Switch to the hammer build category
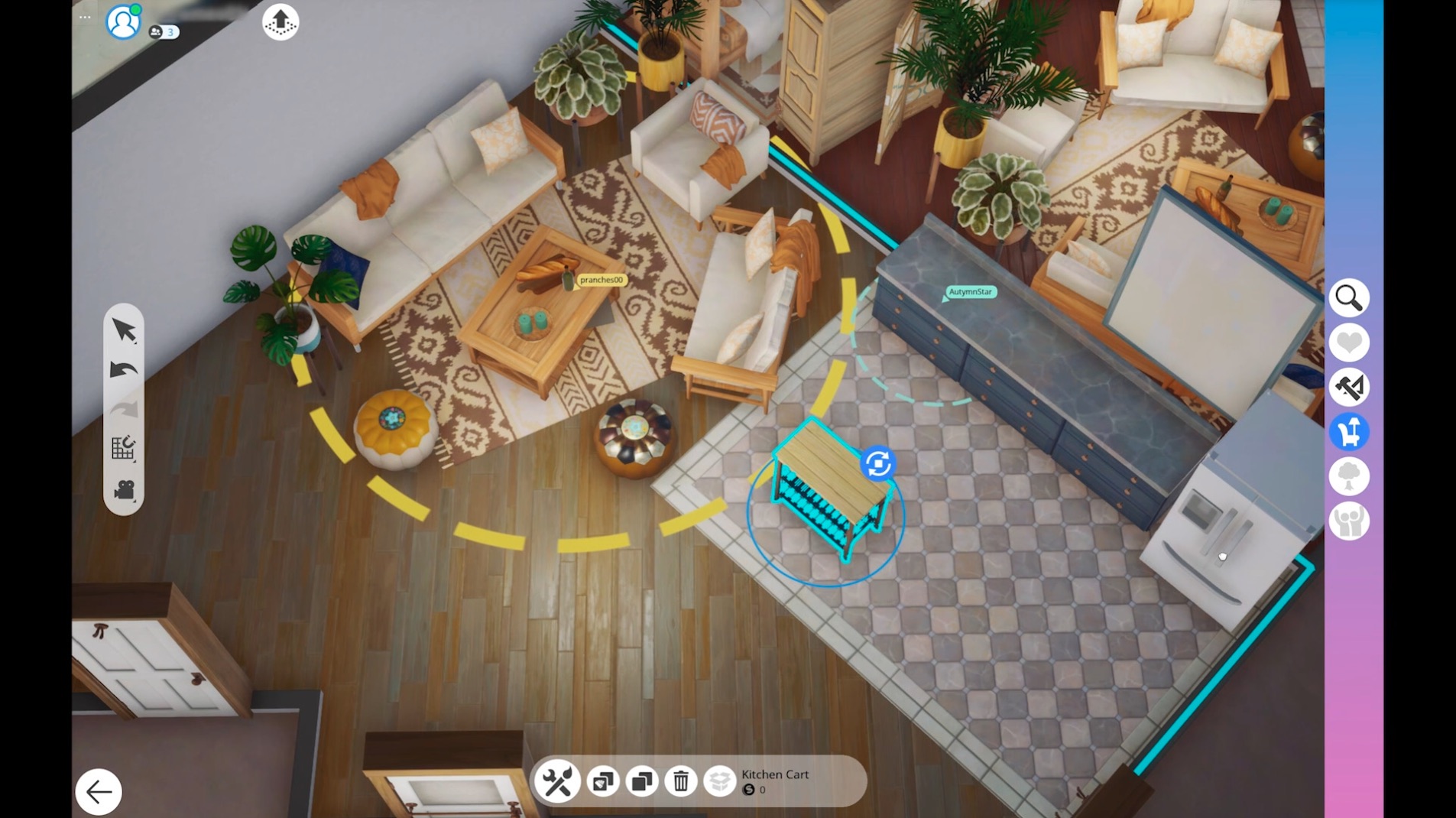The height and width of the screenshot is (818, 1456). pos(1349,388)
